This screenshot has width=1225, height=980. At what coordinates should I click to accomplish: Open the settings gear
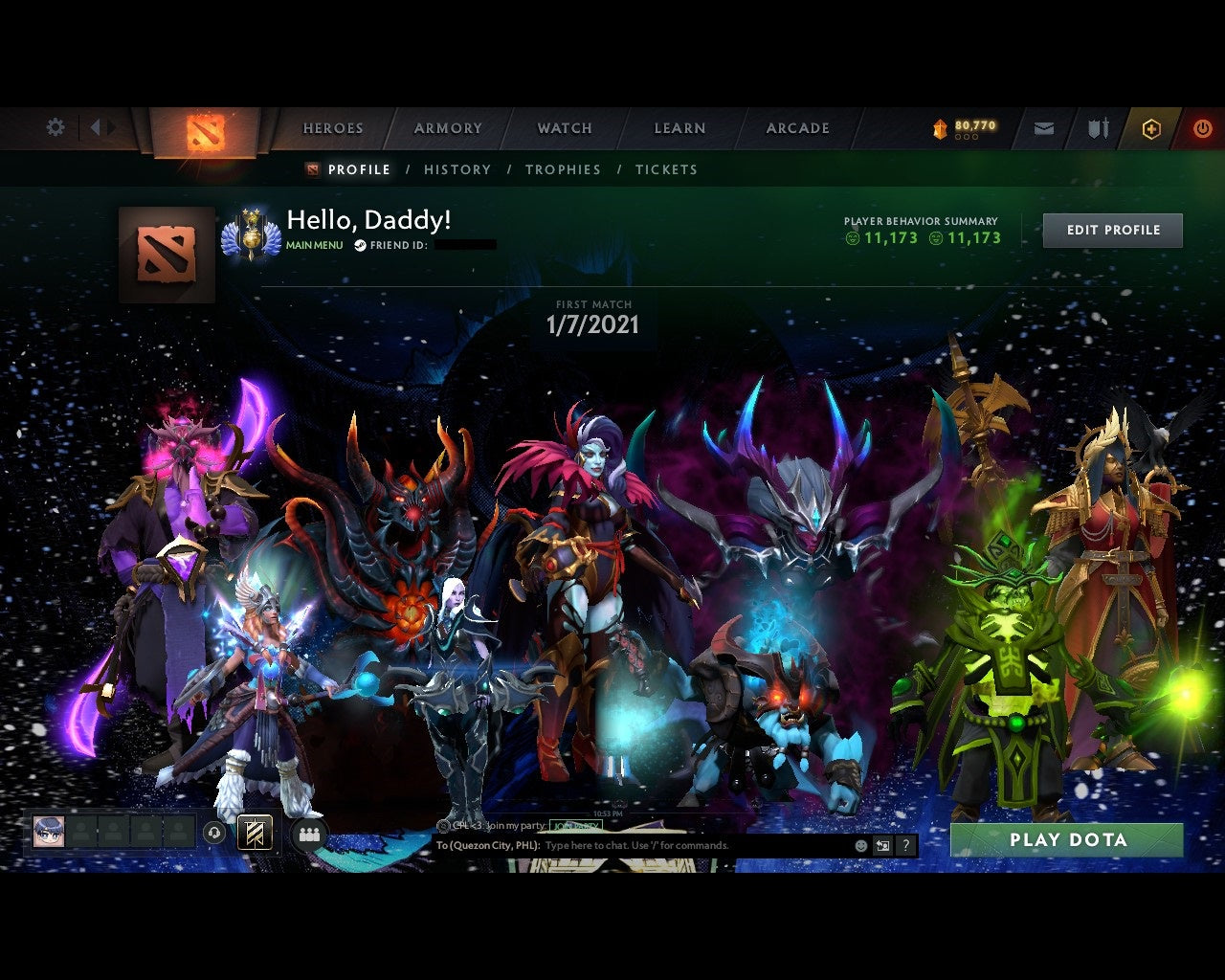(x=55, y=126)
